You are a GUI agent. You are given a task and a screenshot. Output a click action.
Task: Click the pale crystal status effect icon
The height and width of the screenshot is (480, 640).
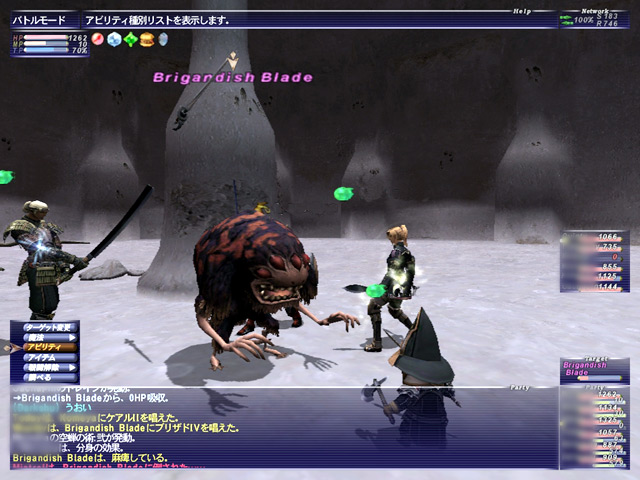pyautogui.click(x=163, y=40)
